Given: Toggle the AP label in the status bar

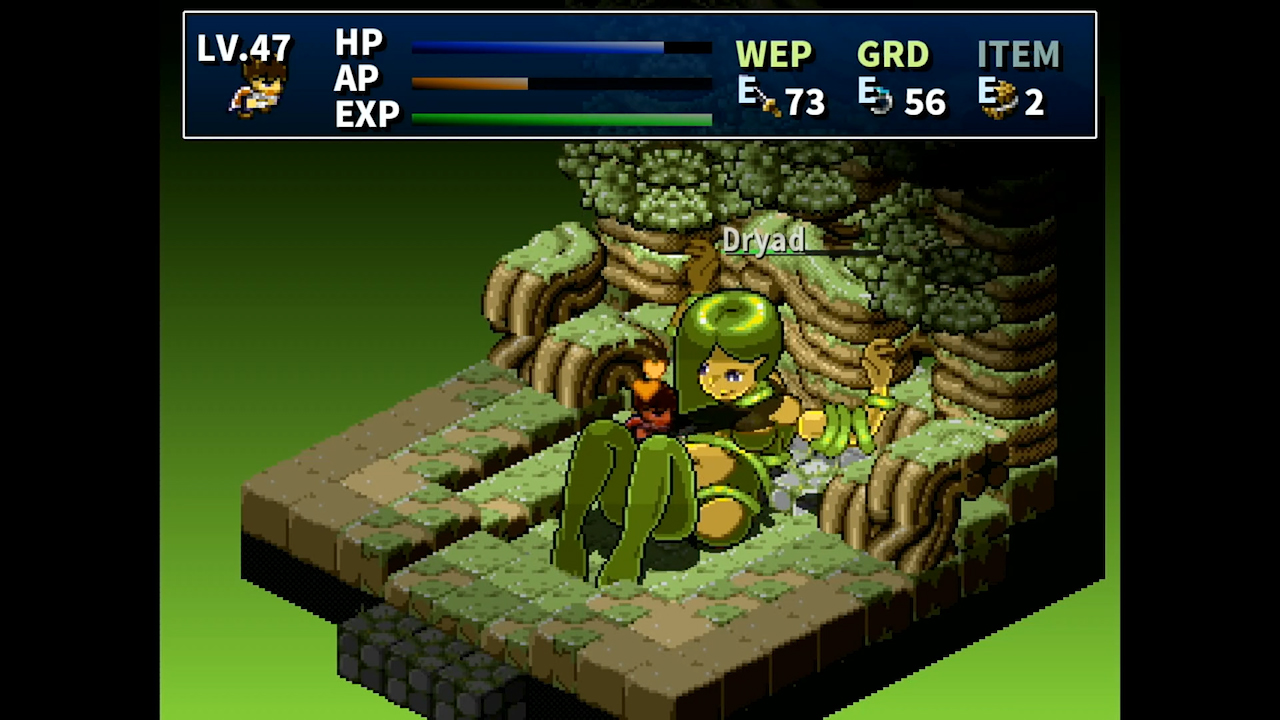Looking at the screenshot, I should [x=356, y=80].
